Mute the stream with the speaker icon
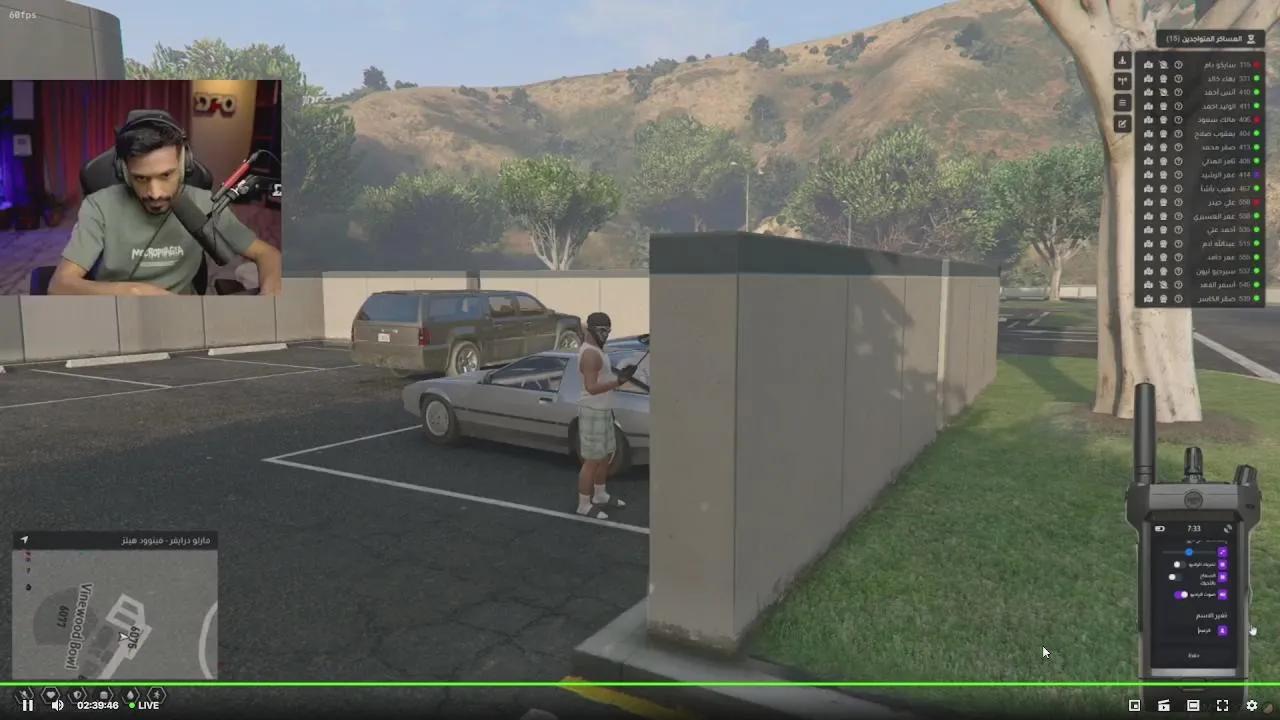Screen dimensions: 1280x720 (x=58, y=705)
